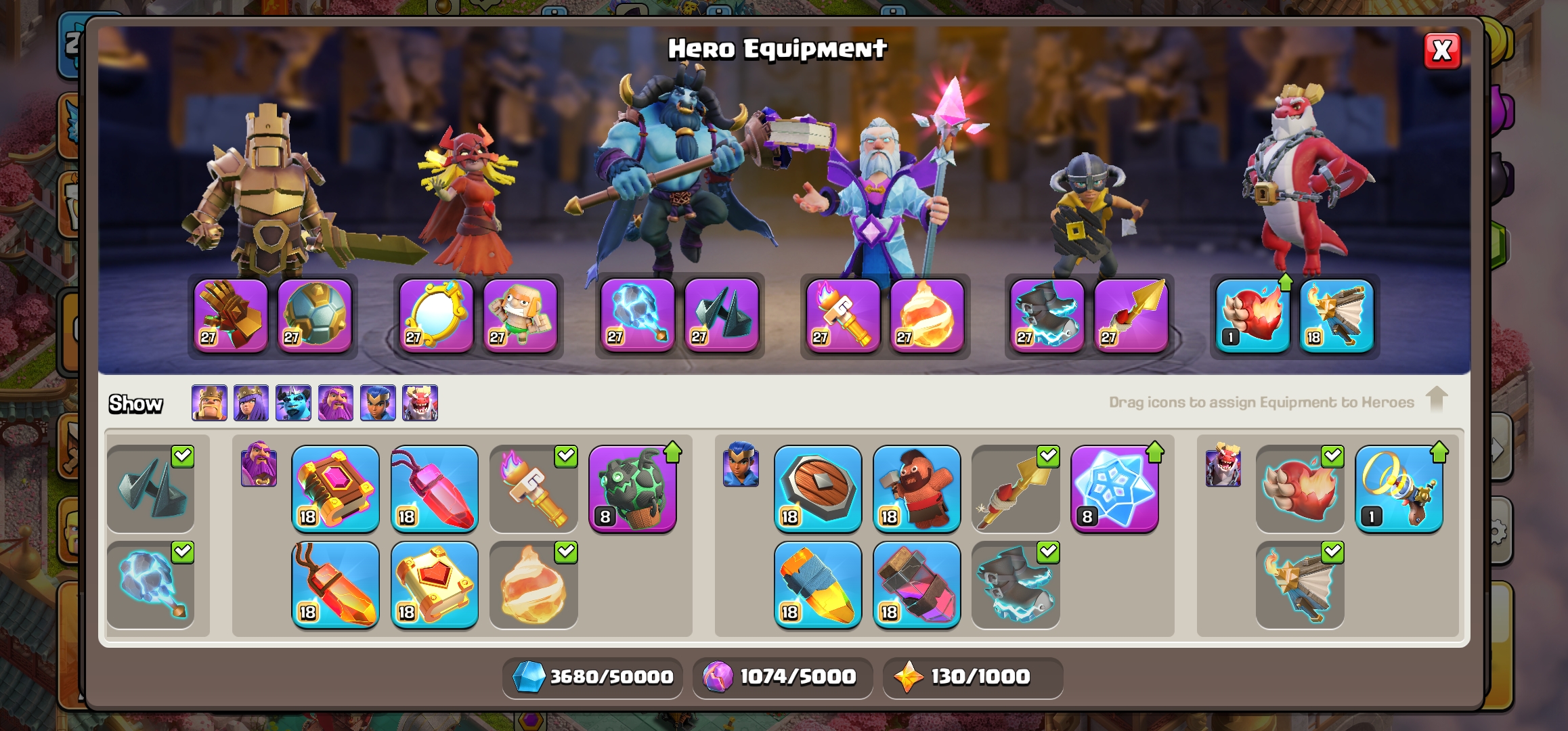Viewport: 1568px width, 731px height.
Task: Select the Lavaloon Puppet level 8 item
Action: click(632, 489)
